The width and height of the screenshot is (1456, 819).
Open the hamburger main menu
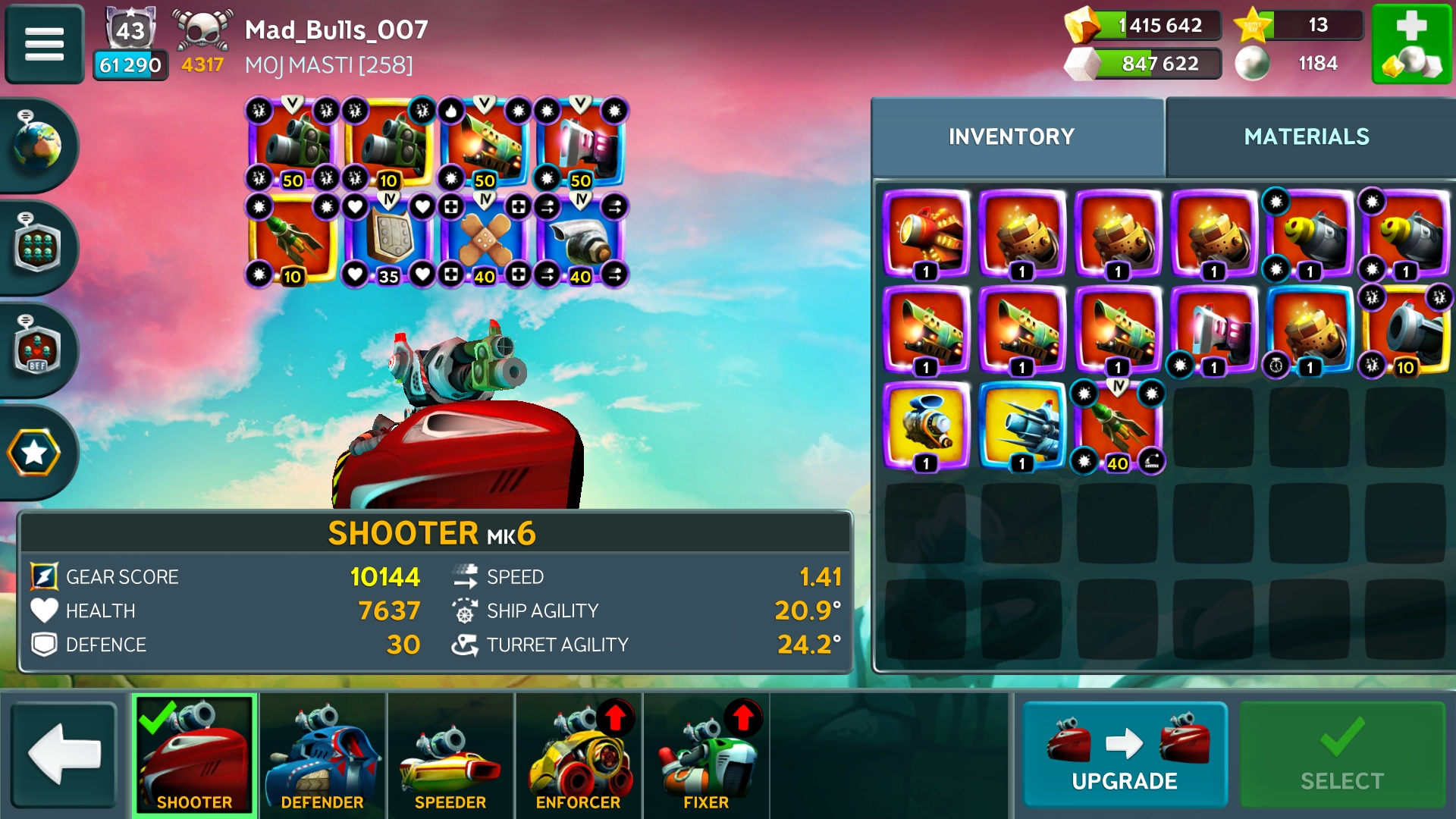pos(44,43)
